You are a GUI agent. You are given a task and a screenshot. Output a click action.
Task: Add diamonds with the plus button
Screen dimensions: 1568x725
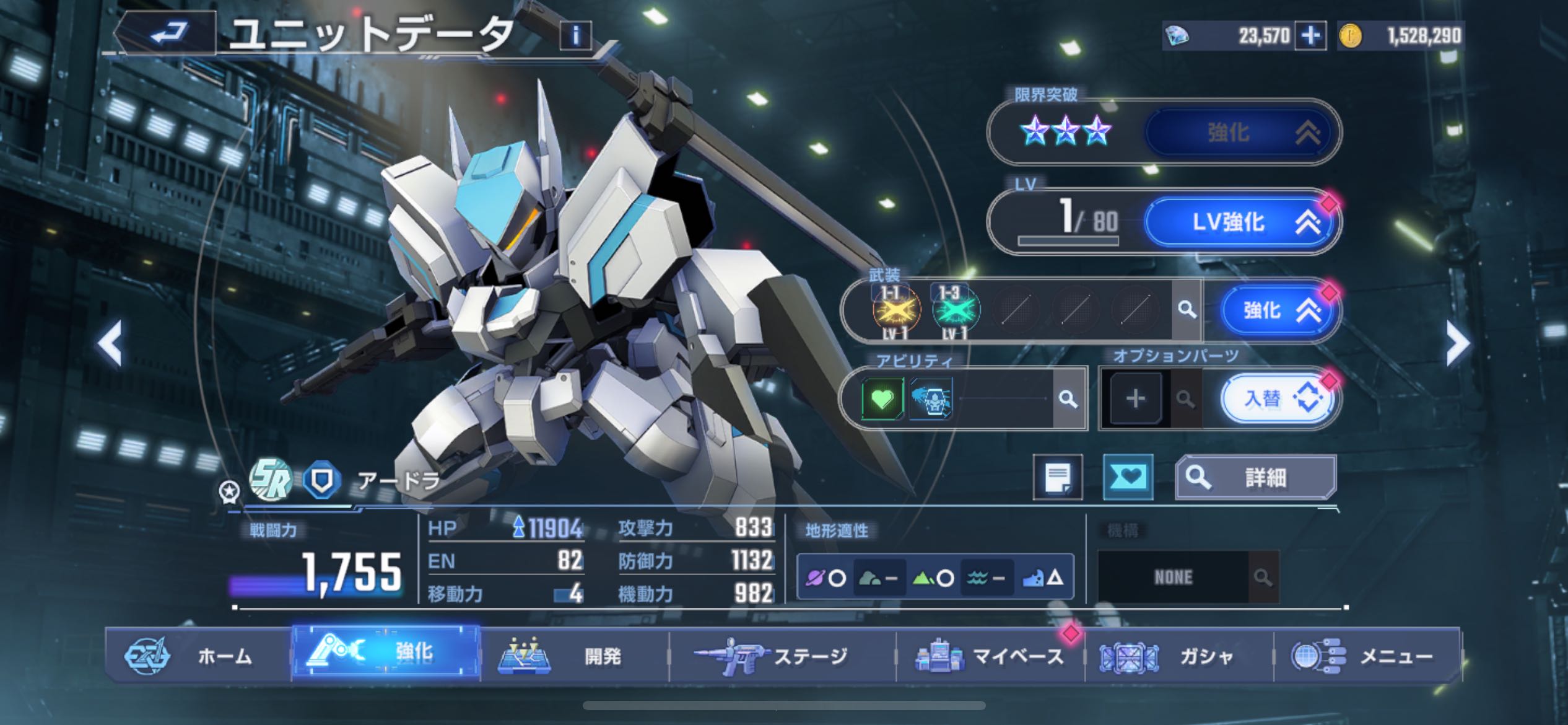(x=1310, y=36)
